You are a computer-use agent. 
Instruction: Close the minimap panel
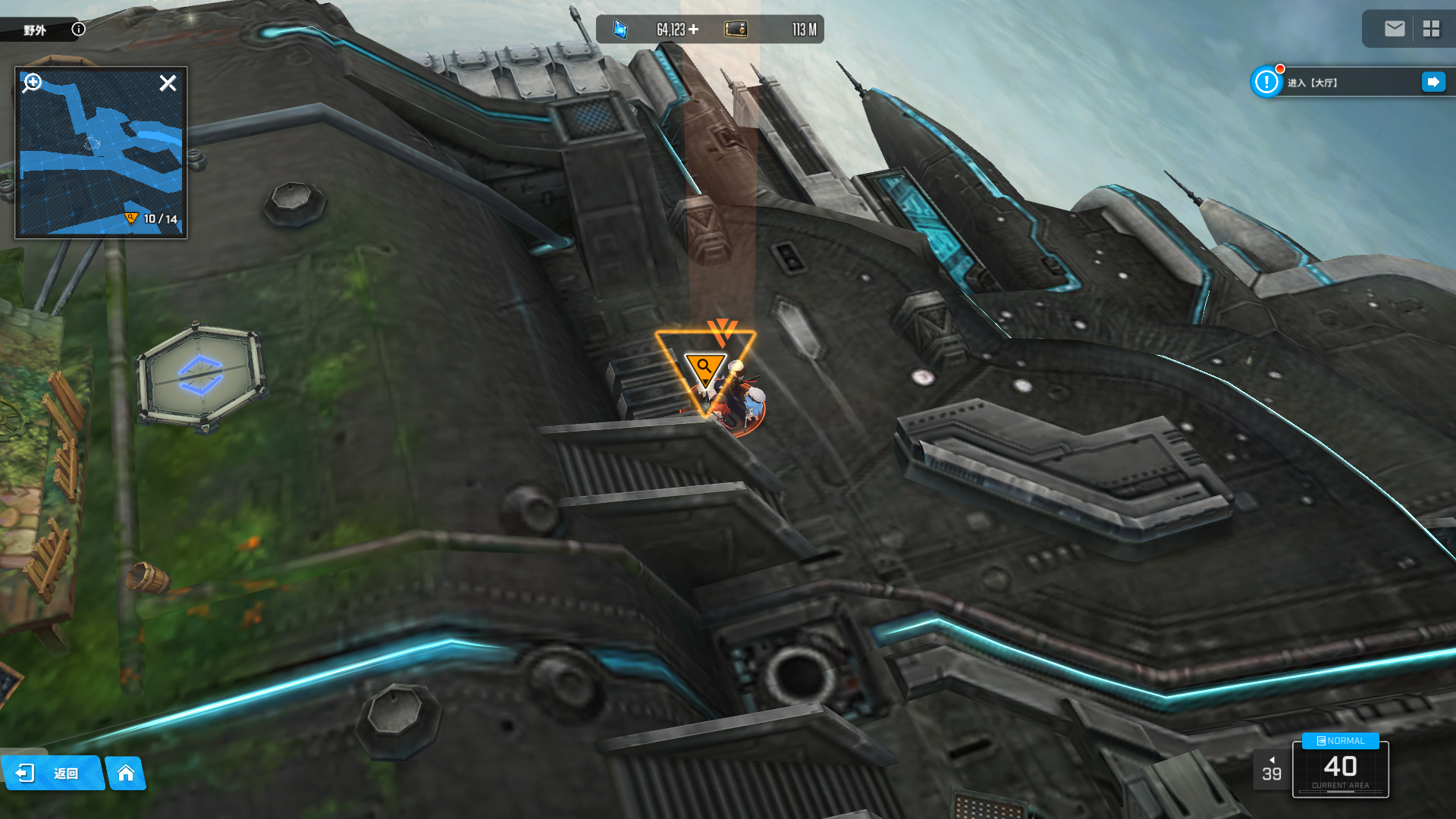click(168, 83)
